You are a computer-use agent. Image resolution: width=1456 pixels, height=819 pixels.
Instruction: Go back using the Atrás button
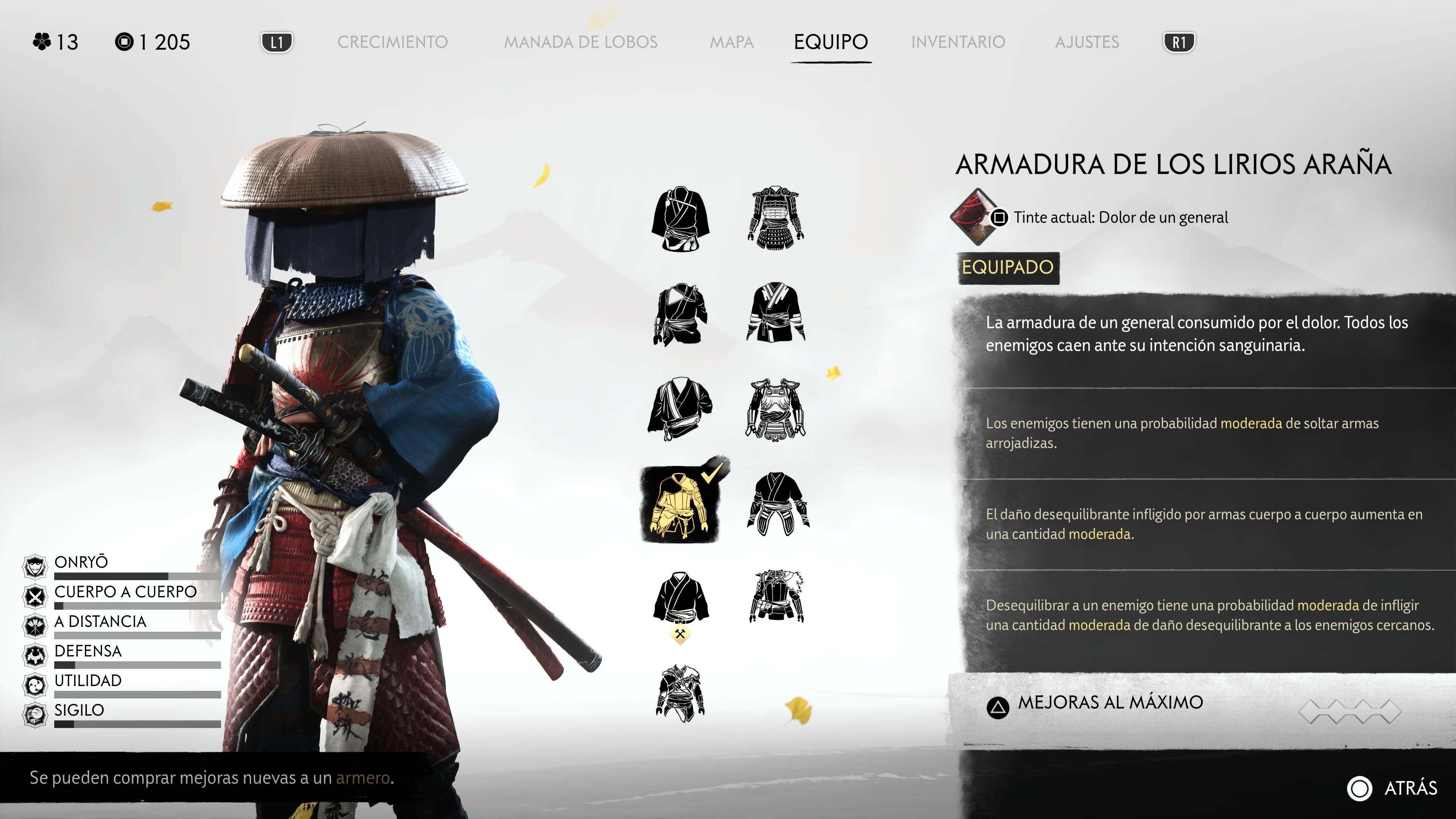point(1393,788)
